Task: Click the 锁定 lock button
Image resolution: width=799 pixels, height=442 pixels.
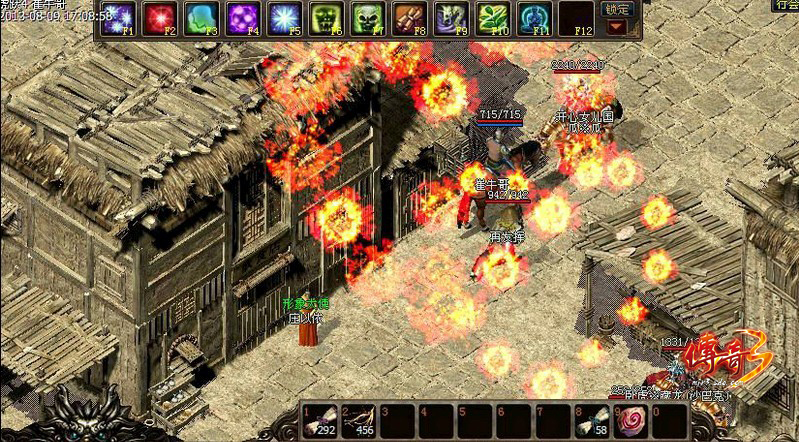Action: (x=617, y=9)
